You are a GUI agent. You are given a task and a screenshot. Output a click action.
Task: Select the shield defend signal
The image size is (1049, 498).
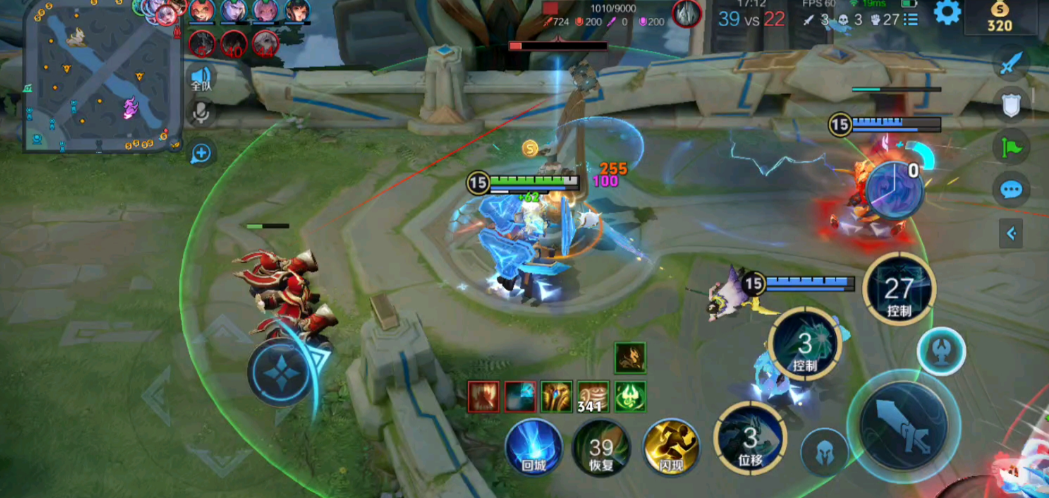click(x=1012, y=104)
